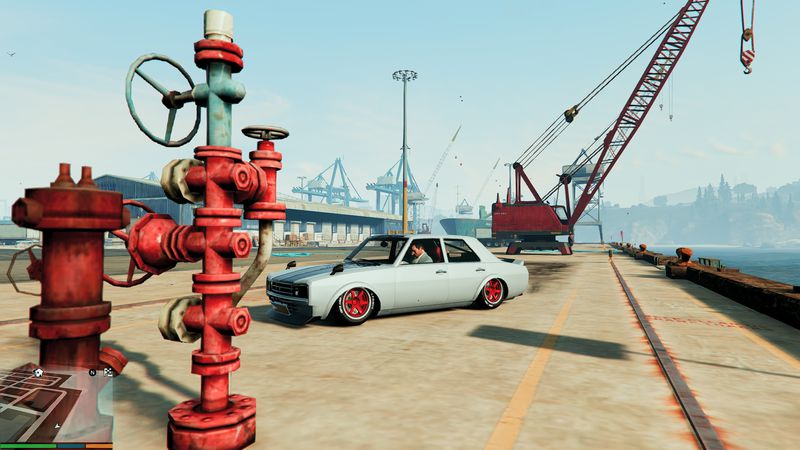Click the player arrow on the minimap
The height and width of the screenshot is (450, 800).
pyautogui.click(x=56, y=425)
